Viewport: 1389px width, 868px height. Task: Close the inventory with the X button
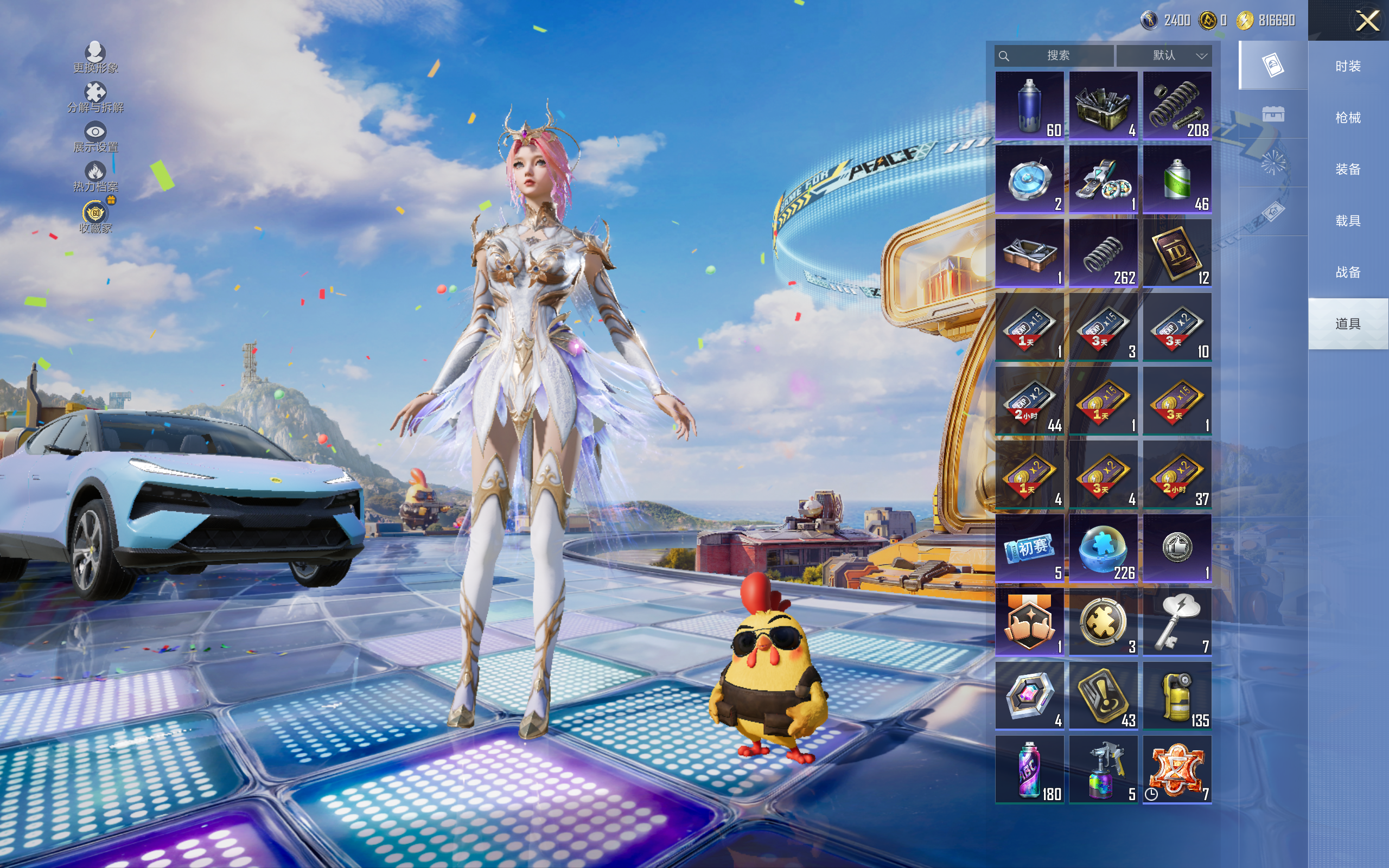pyautogui.click(x=1367, y=21)
